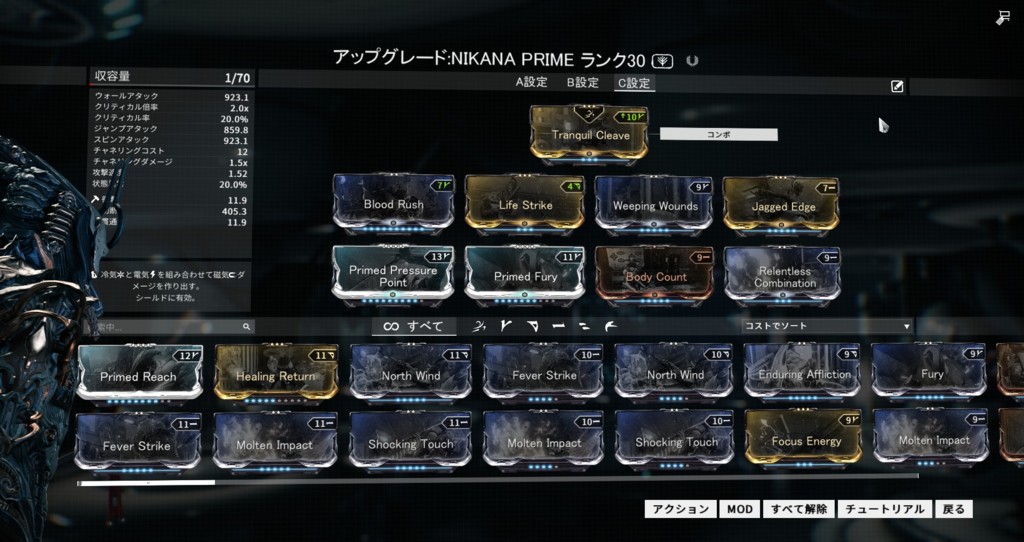Switch to the A設定 loadout tab
1024x542 pixels.
tap(532, 83)
